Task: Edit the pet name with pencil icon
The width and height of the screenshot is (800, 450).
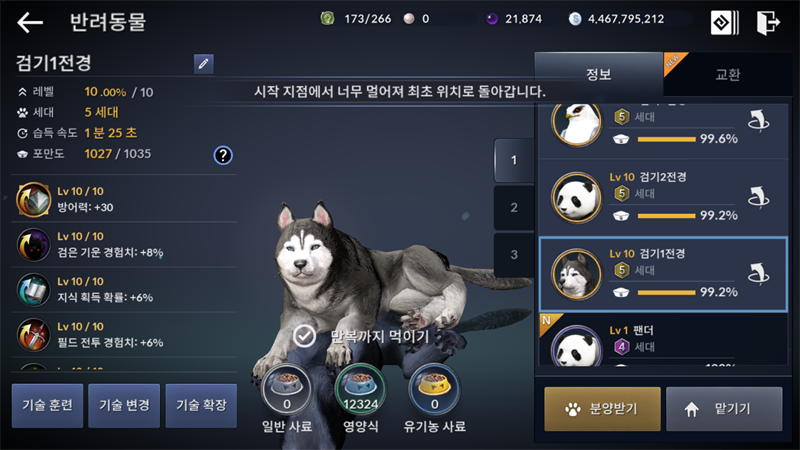Action: (204, 64)
